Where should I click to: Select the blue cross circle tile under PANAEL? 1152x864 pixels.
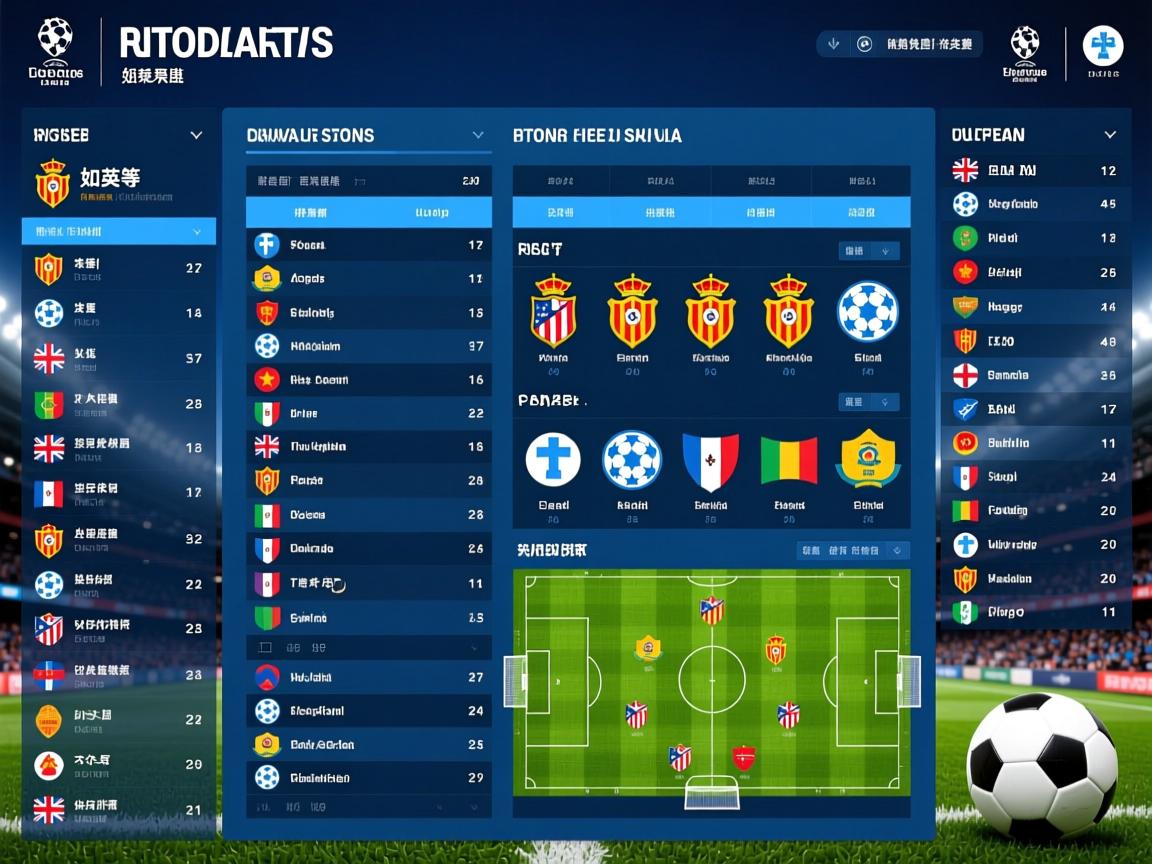point(553,461)
